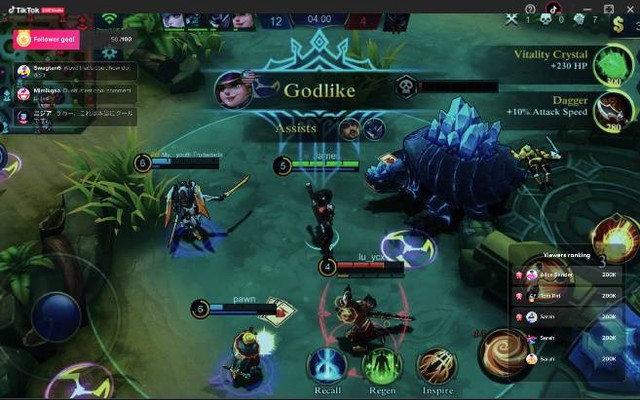Trigger the swirl skill button

504,355
